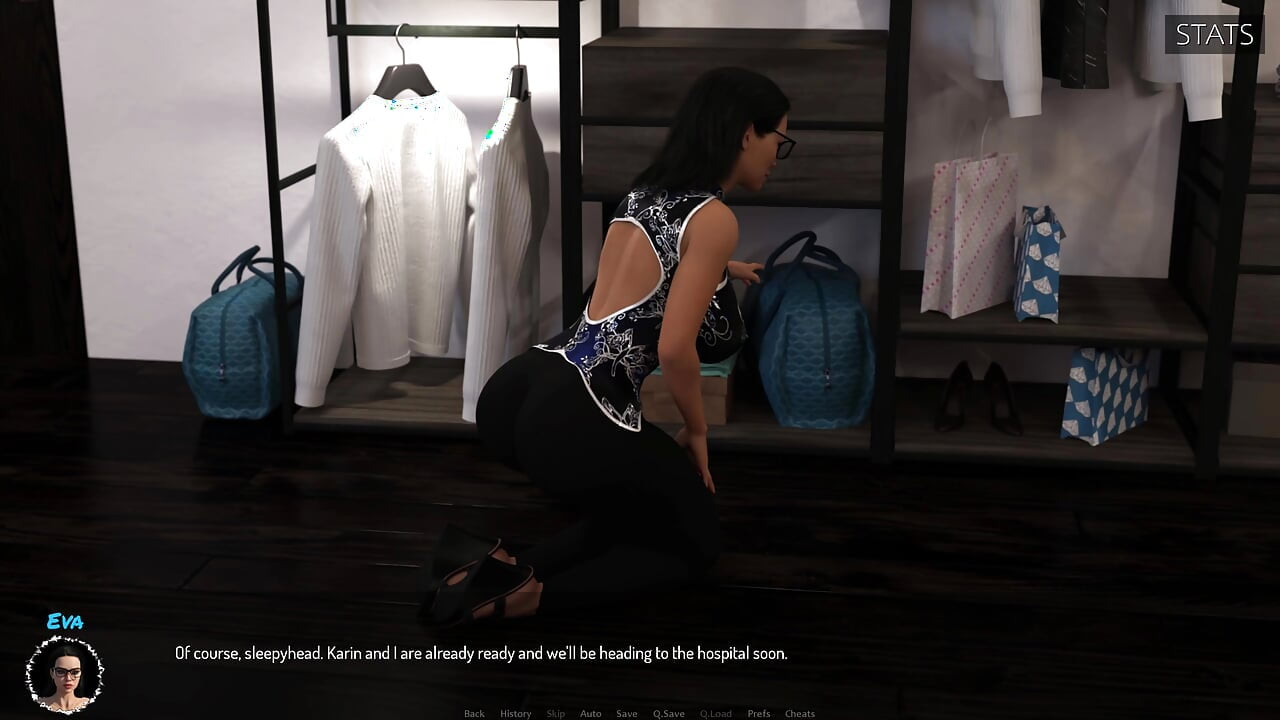Open the Cheats menu
Viewport: 1280px width, 720px height.
(x=799, y=713)
